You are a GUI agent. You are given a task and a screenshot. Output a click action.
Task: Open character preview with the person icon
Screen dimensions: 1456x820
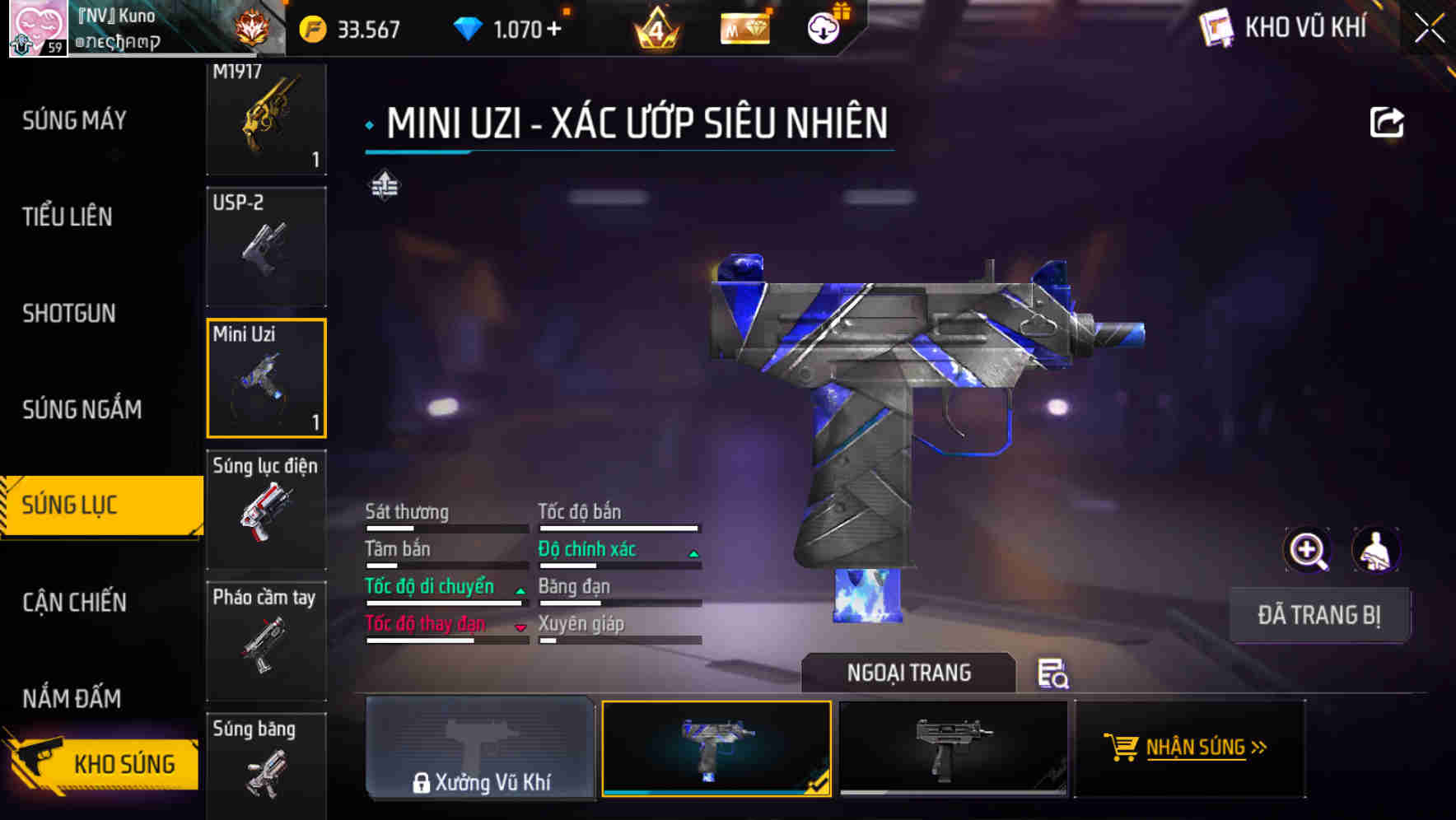1374,550
